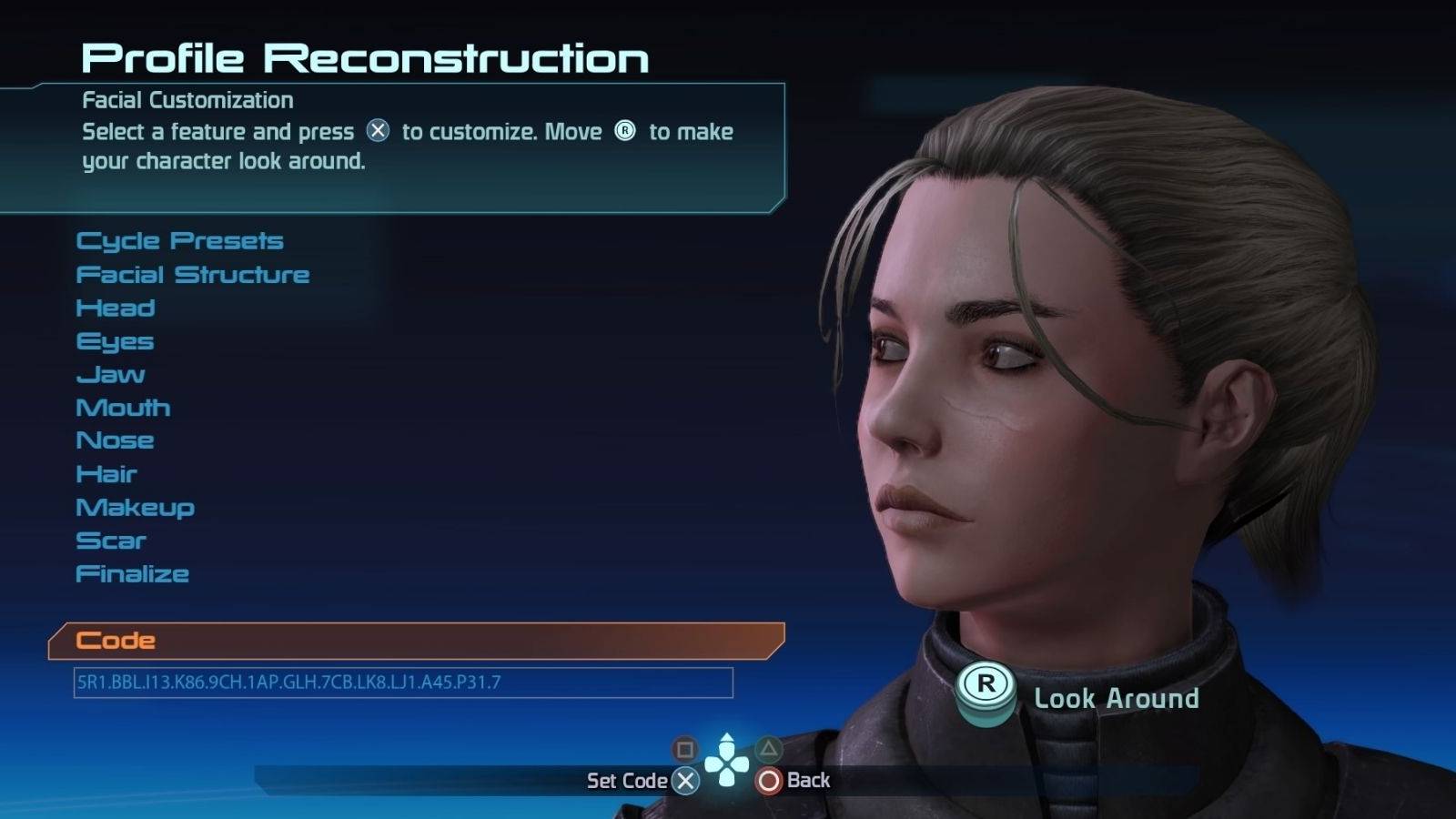1456x819 pixels.
Task: Click Finalize to finish the character
Action: (132, 574)
